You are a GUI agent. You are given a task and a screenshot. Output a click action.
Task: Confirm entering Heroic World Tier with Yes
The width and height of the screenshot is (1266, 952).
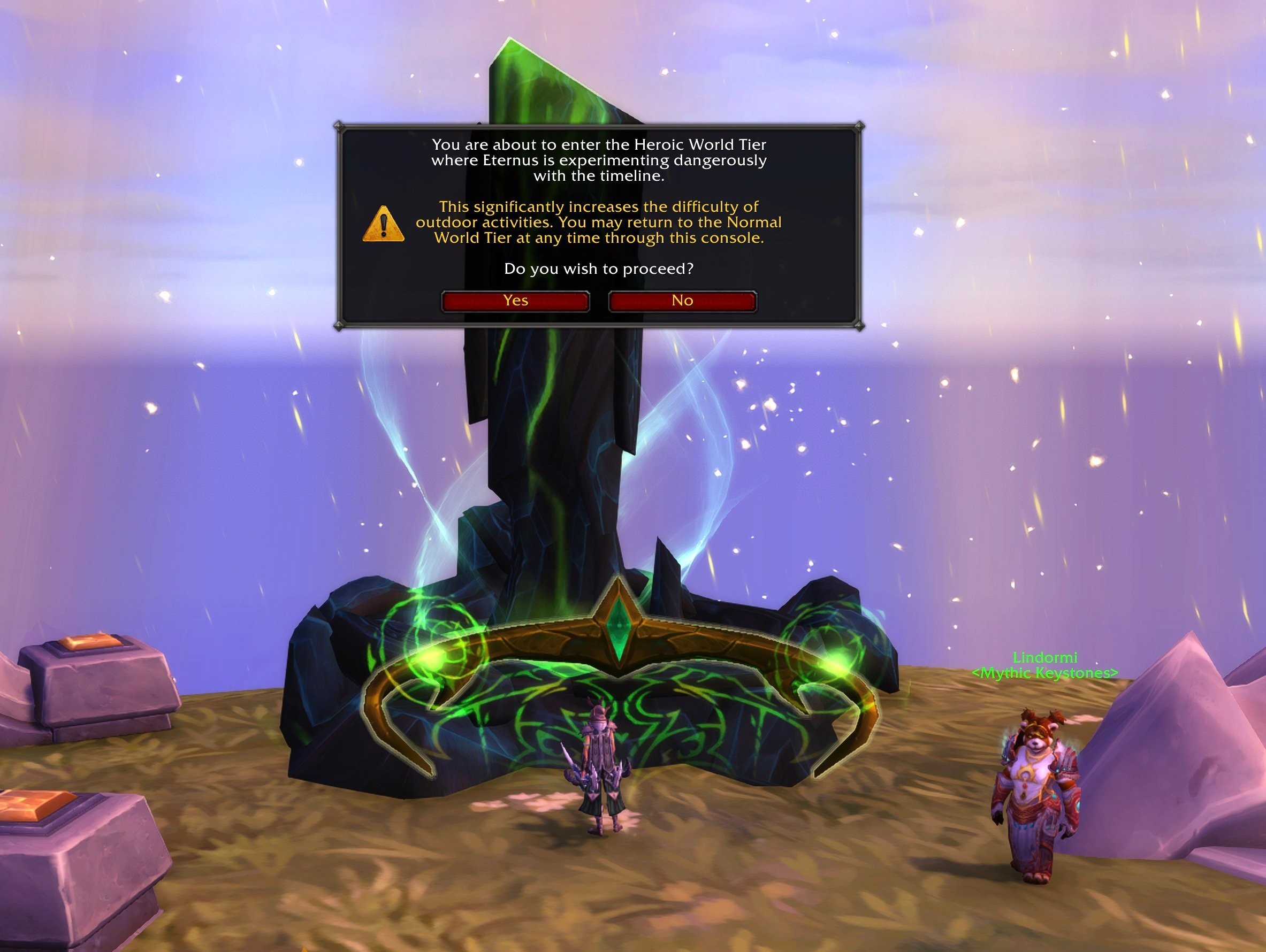pos(515,301)
